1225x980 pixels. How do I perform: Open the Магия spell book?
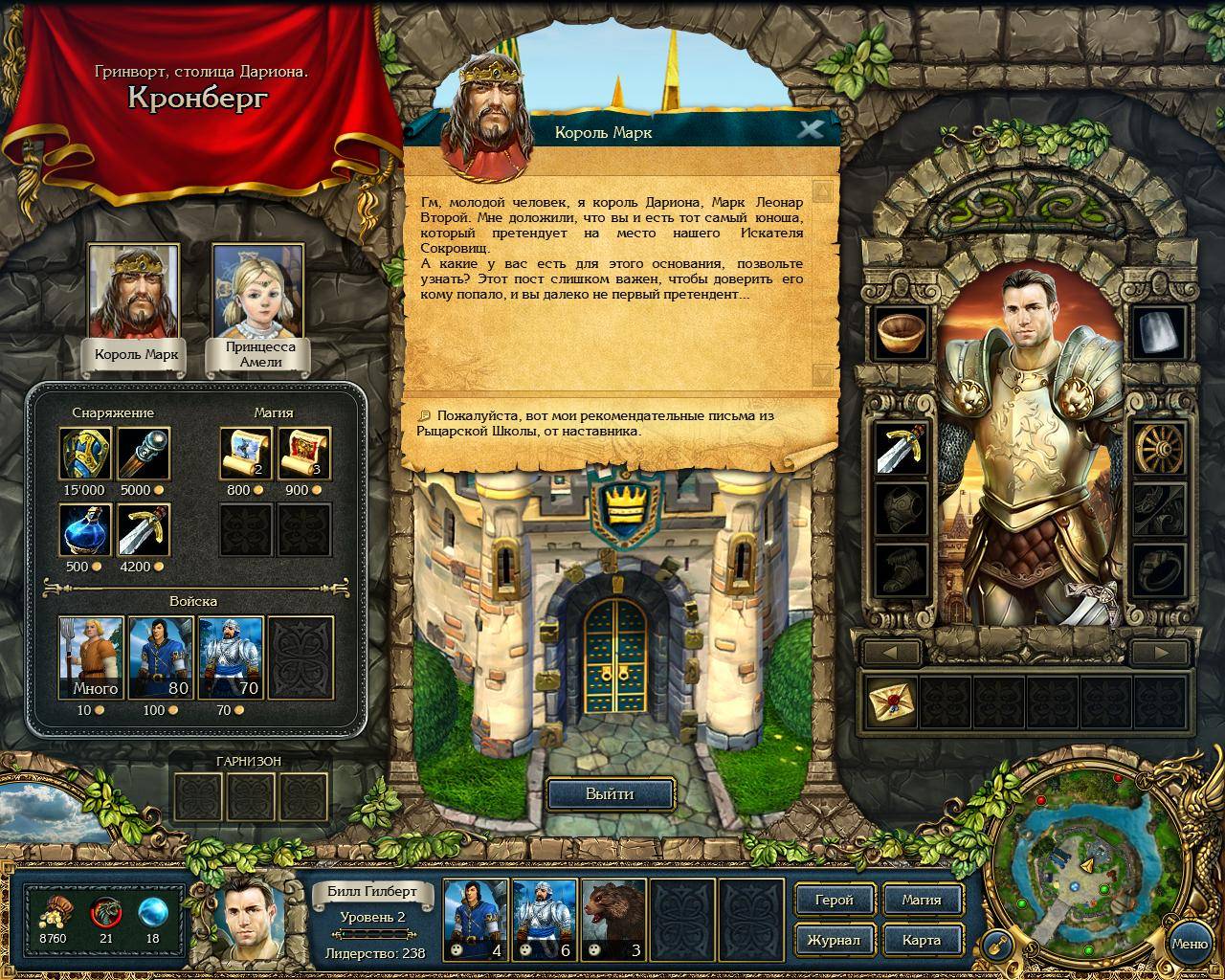[921, 900]
